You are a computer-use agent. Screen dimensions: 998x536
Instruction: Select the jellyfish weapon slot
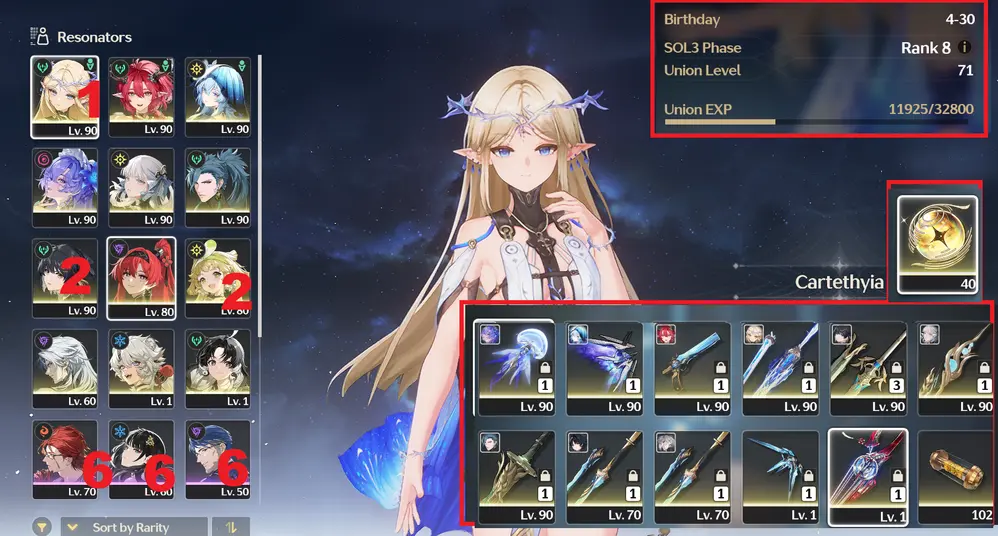[514, 367]
